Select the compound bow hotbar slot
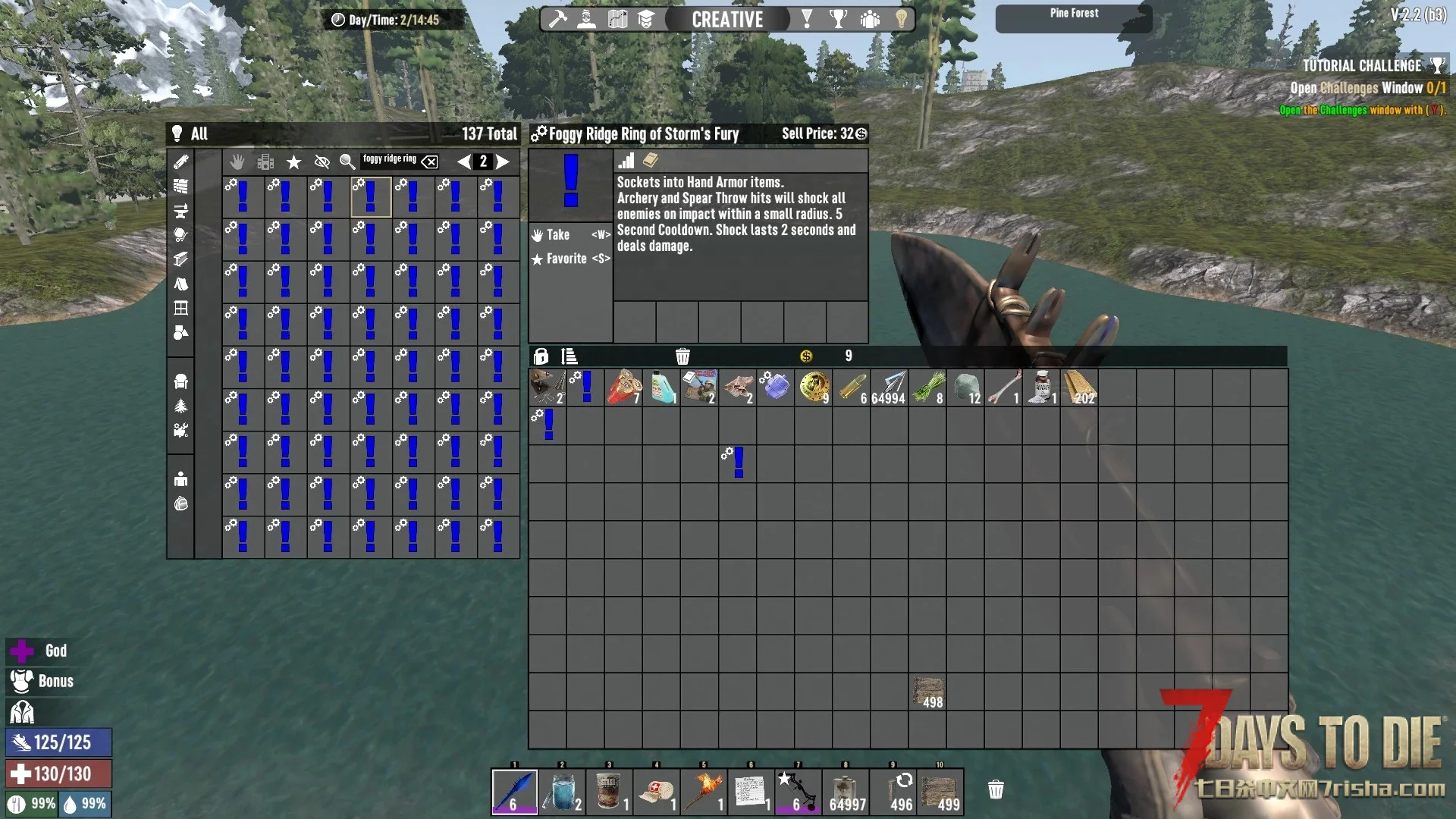Screen dimensions: 1456x819 798,792
